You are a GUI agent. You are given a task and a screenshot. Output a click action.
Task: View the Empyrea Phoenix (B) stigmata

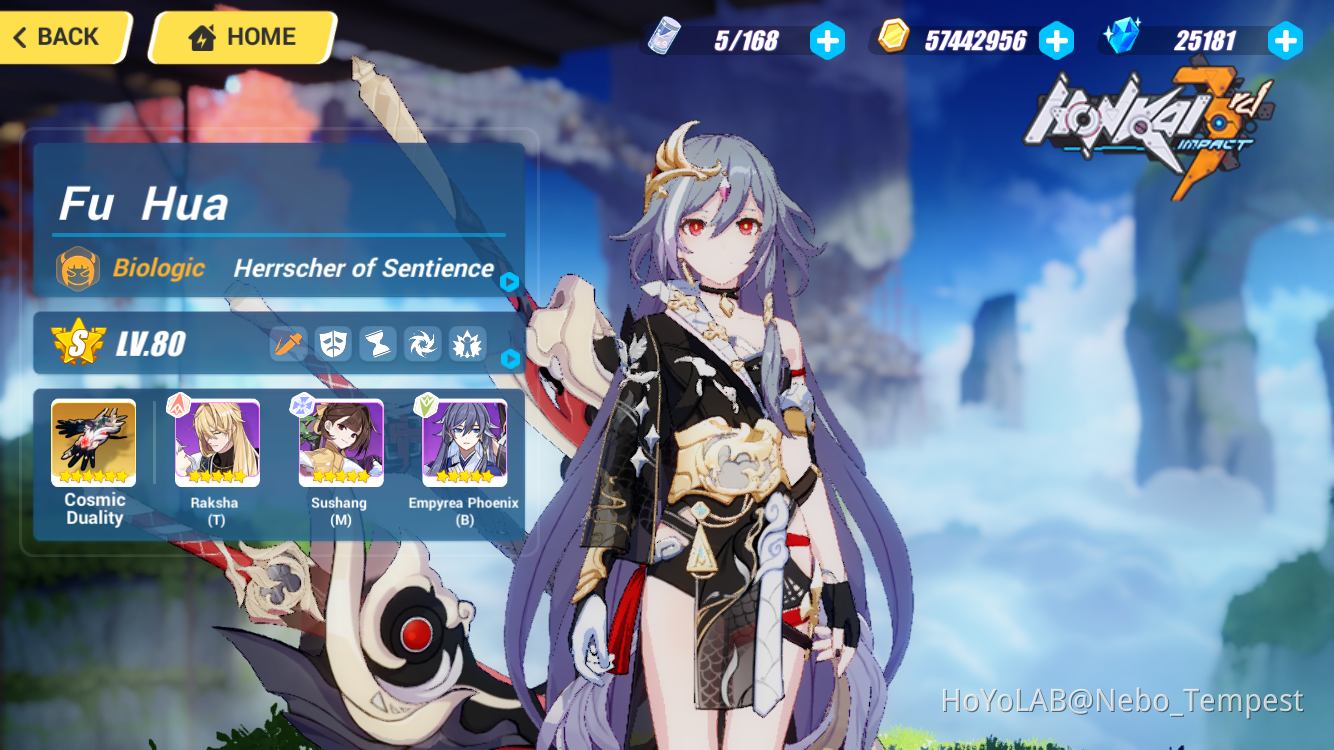pyautogui.click(x=462, y=443)
